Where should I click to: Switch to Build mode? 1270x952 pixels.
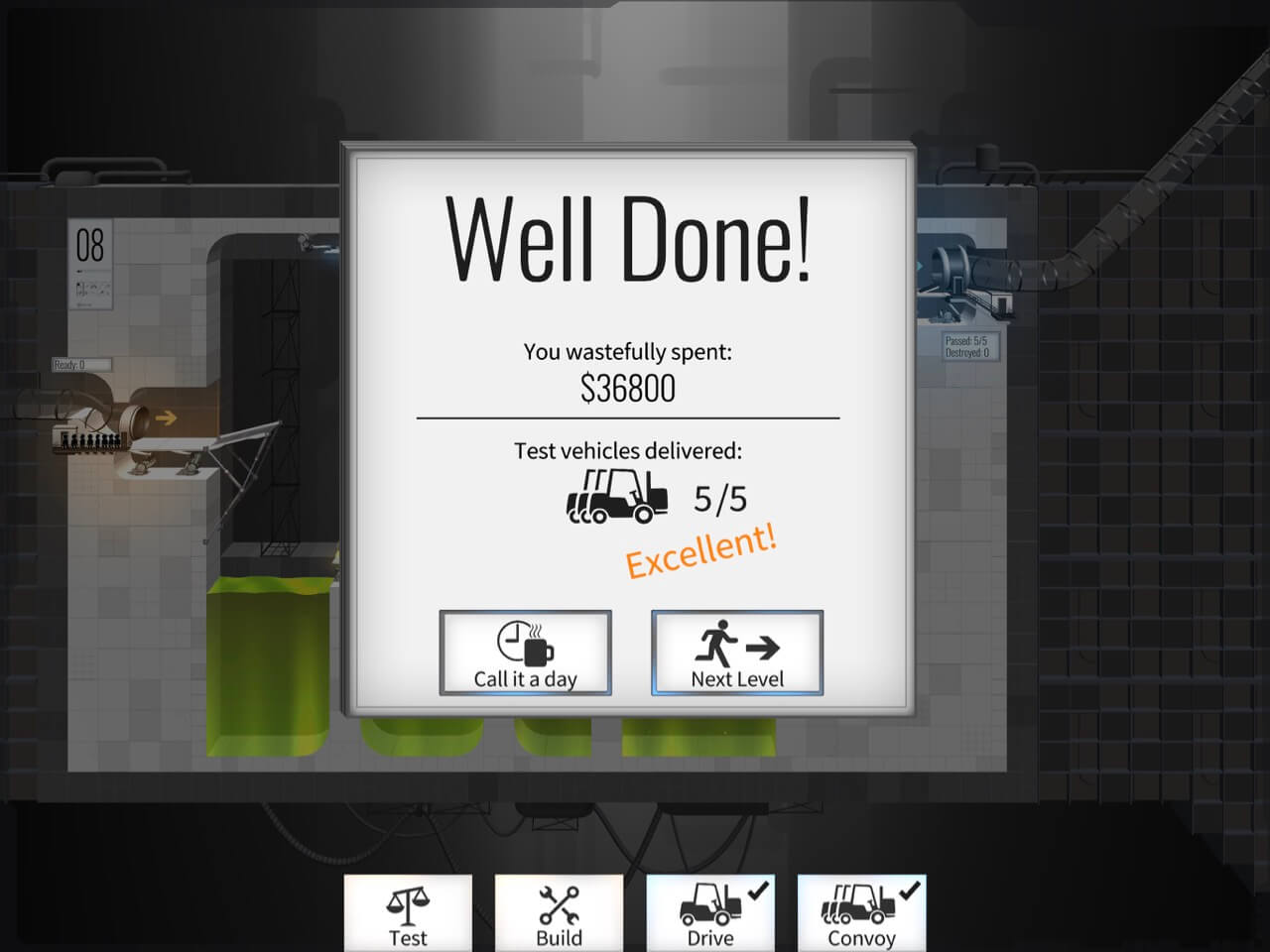tap(559, 913)
